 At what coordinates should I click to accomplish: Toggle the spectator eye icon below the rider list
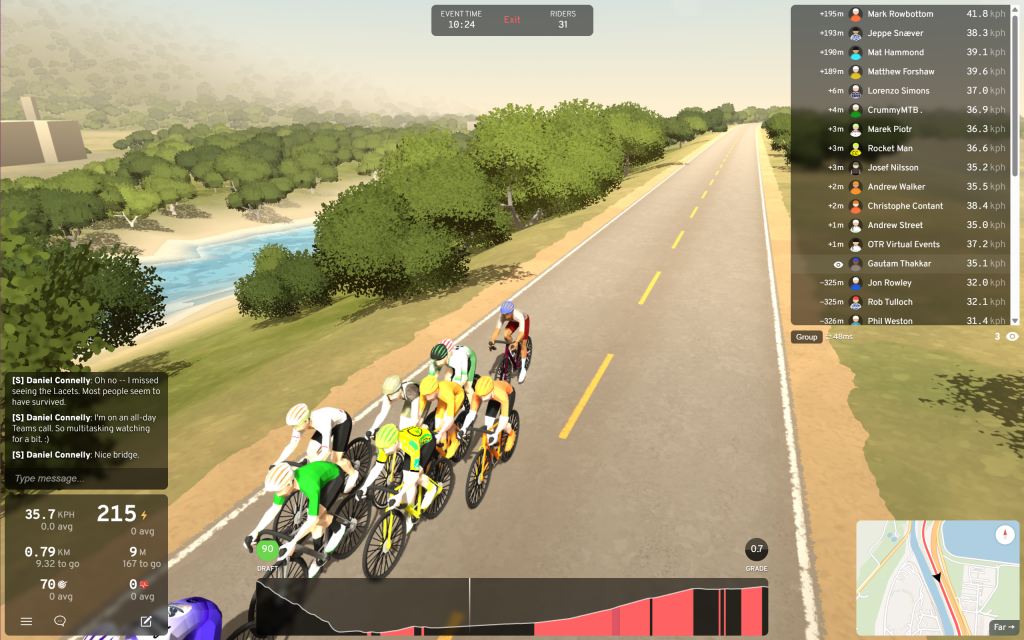(x=1012, y=337)
